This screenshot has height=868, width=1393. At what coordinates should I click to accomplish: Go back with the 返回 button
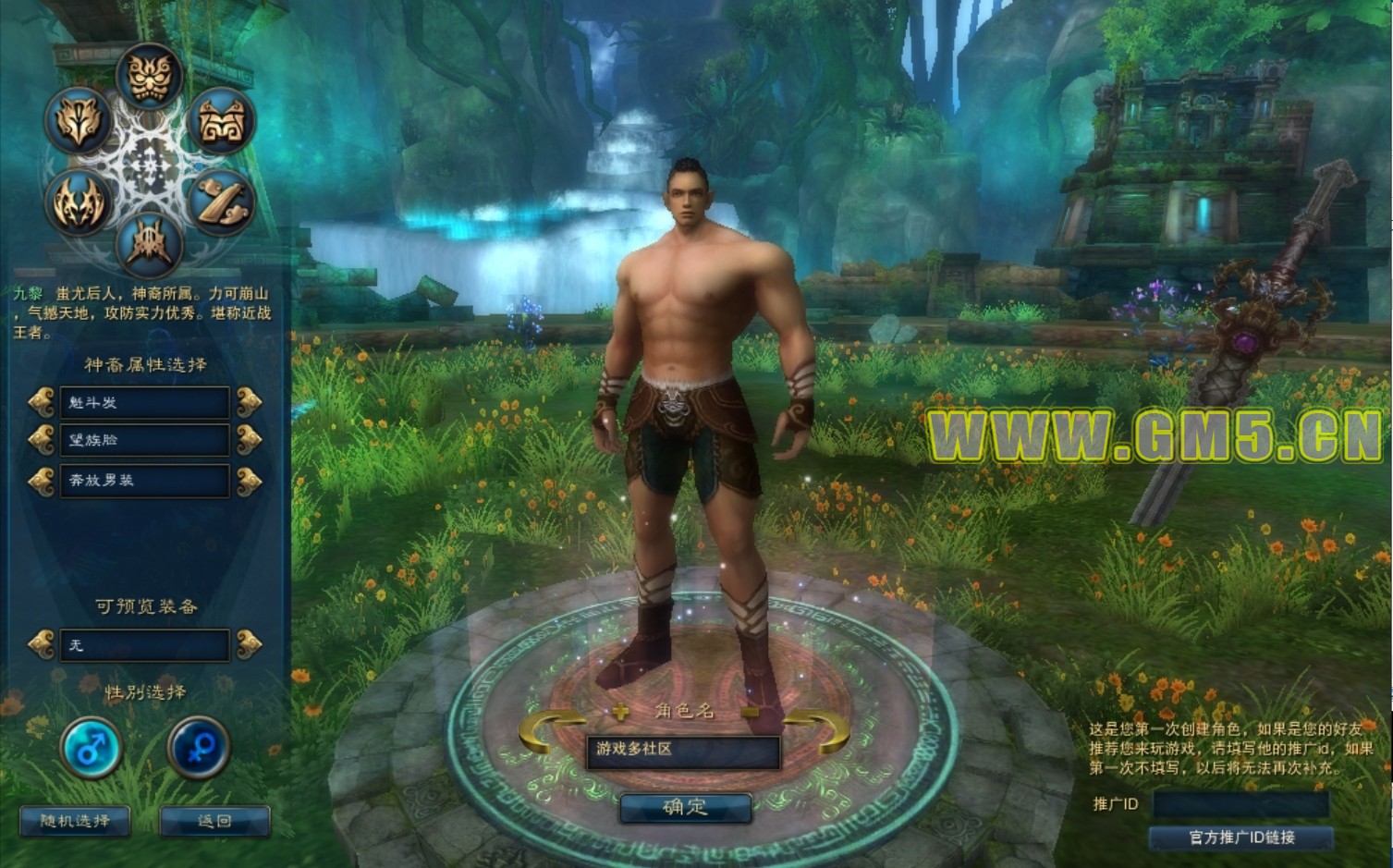point(214,821)
